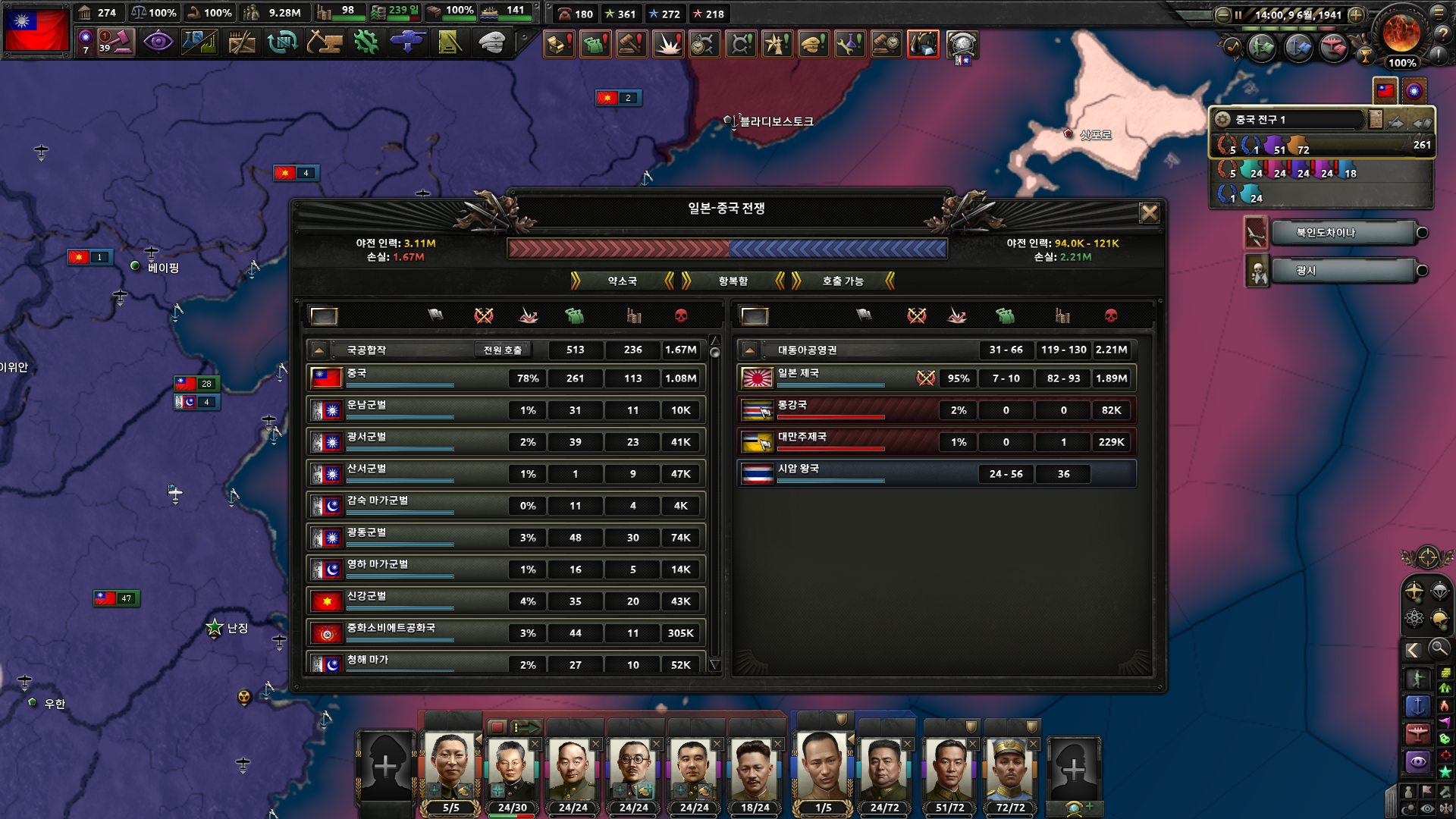Viewport: 1456px width, 819px height.
Task: Collapse the 국공합작 faction group
Action: coord(319,350)
